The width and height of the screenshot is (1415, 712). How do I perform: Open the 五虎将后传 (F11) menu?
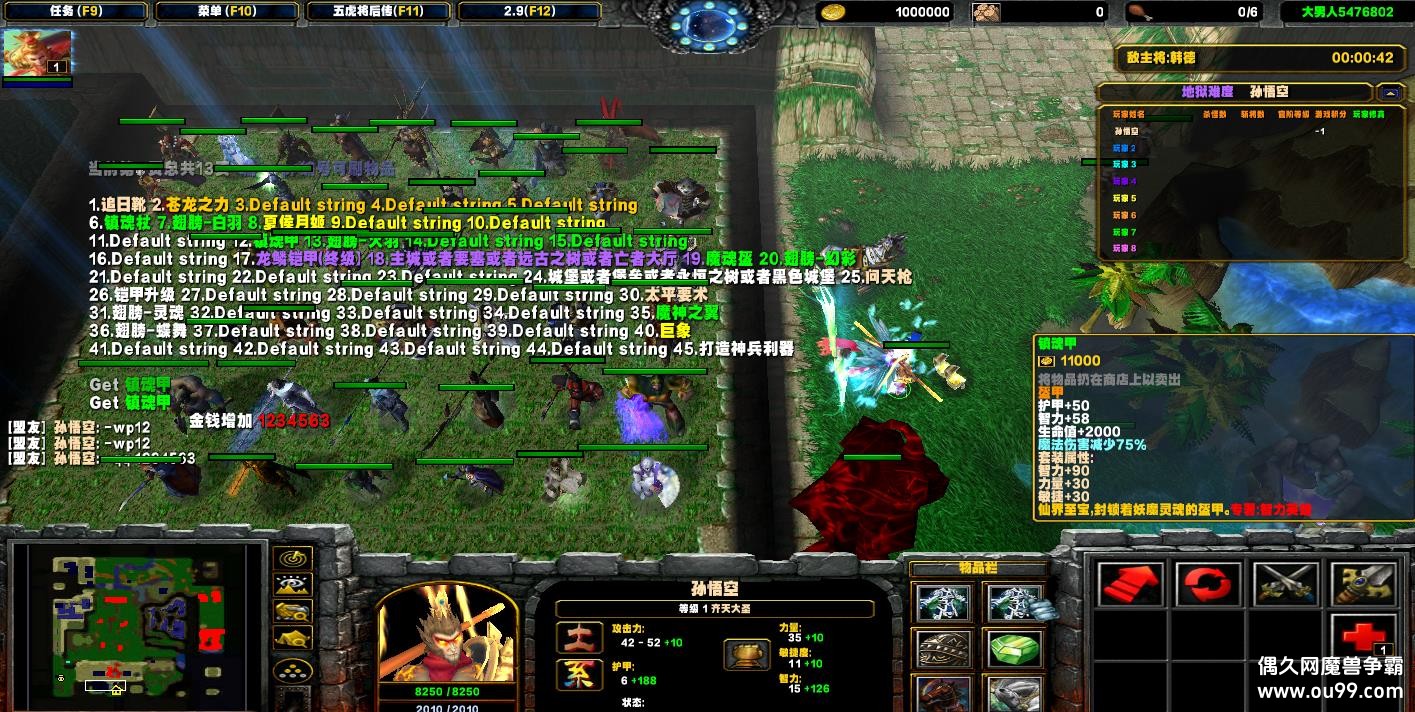pyautogui.click(x=378, y=12)
